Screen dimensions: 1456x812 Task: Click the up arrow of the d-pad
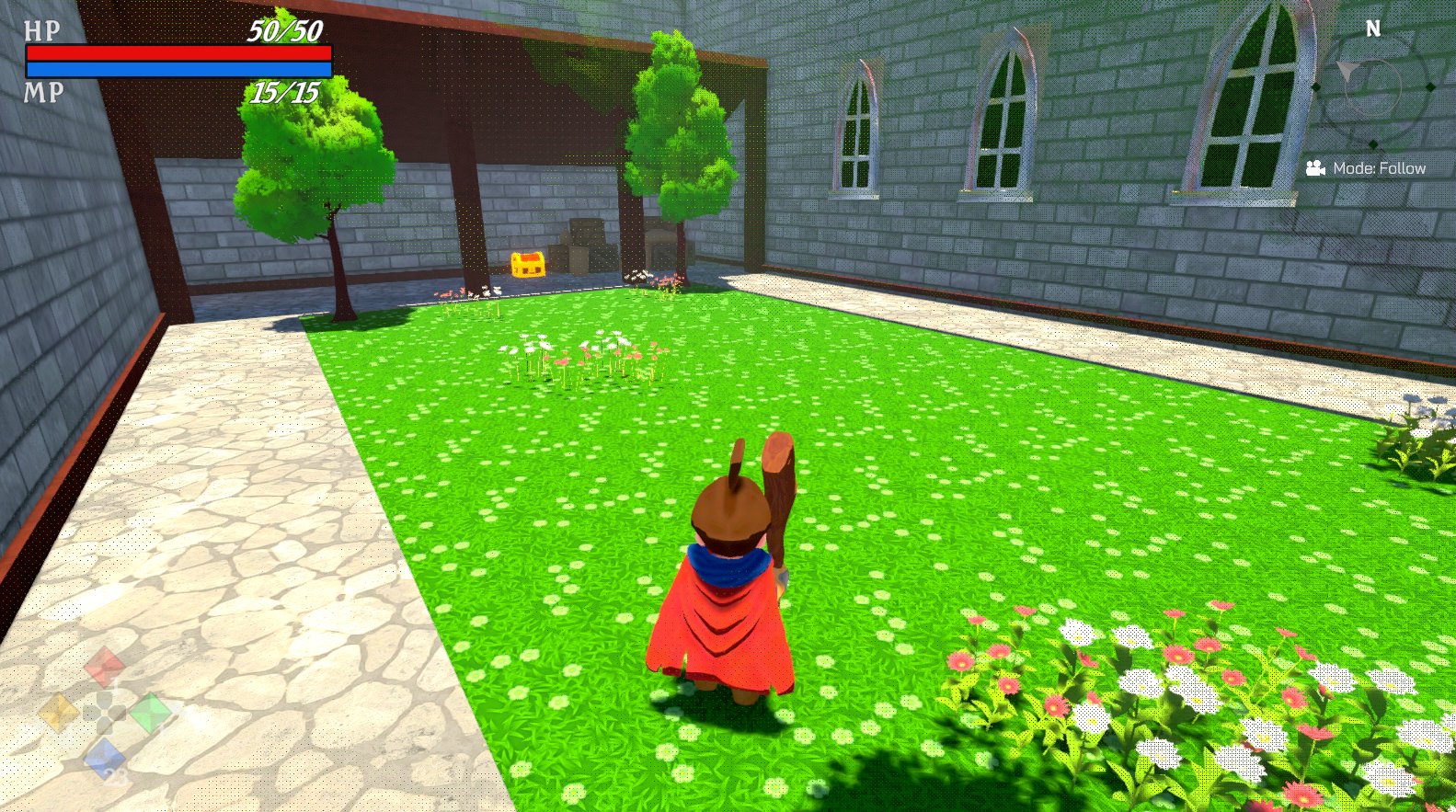click(x=104, y=699)
